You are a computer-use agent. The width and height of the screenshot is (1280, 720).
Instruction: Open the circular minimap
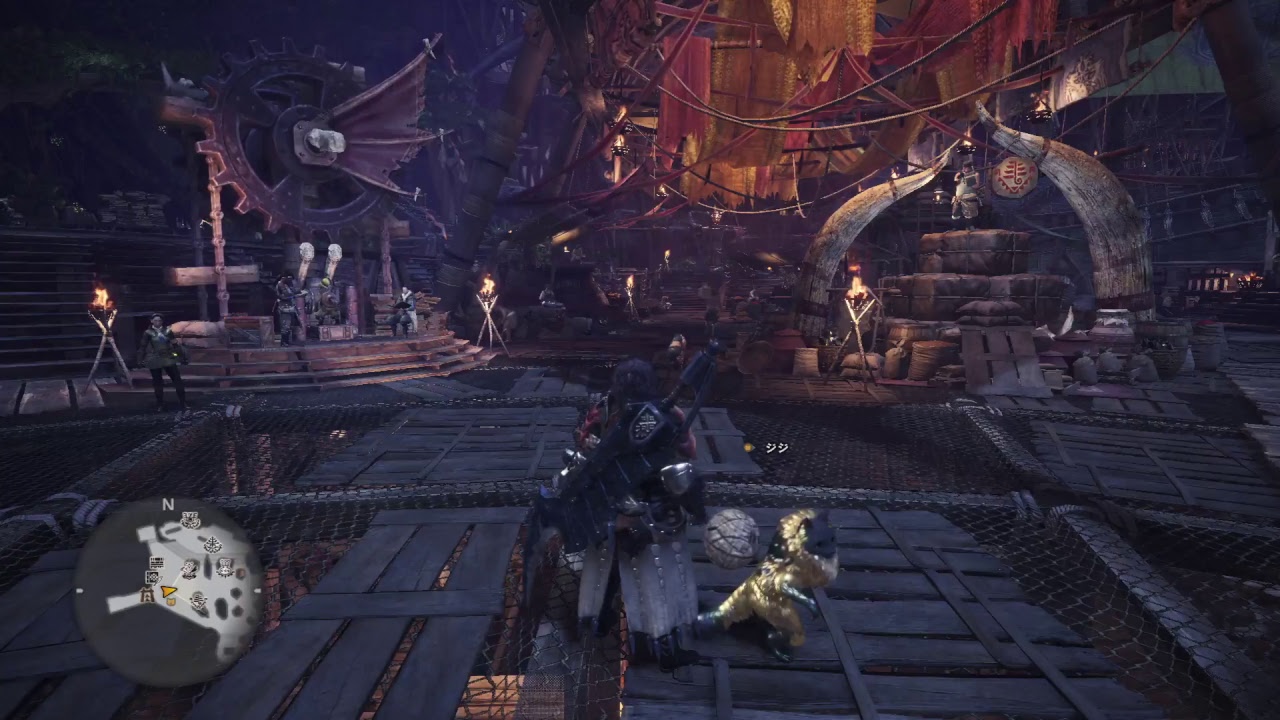point(168,590)
